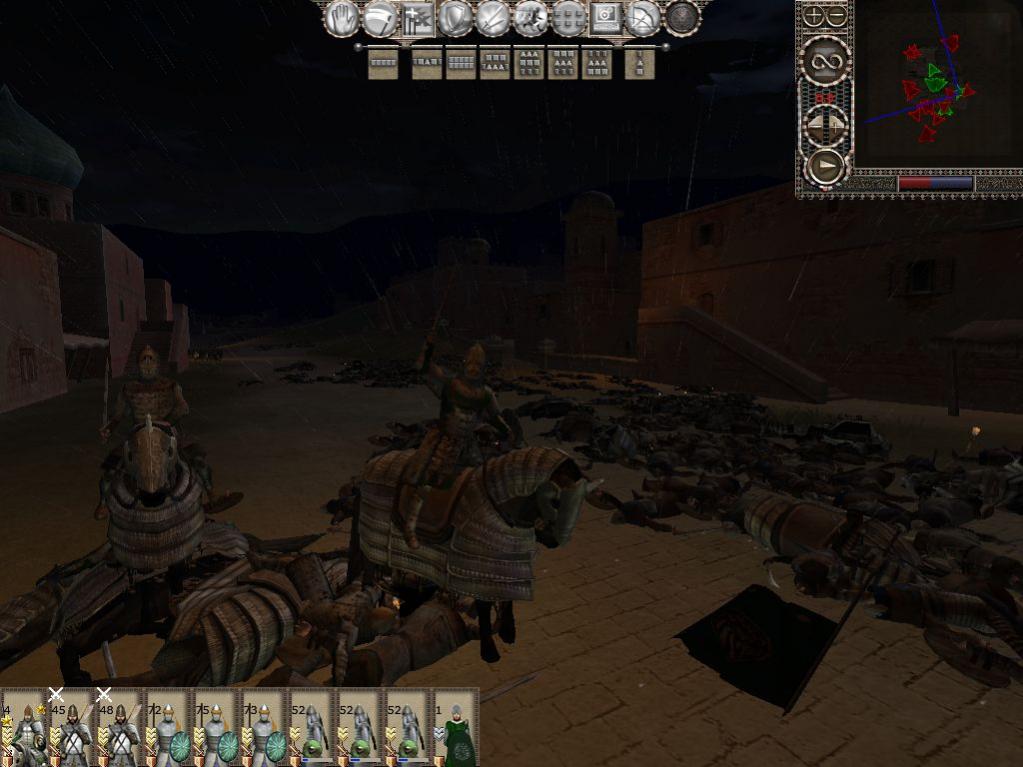Select the 45-man unit card
Image resolution: width=1023 pixels, height=767 pixels.
point(72,728)
